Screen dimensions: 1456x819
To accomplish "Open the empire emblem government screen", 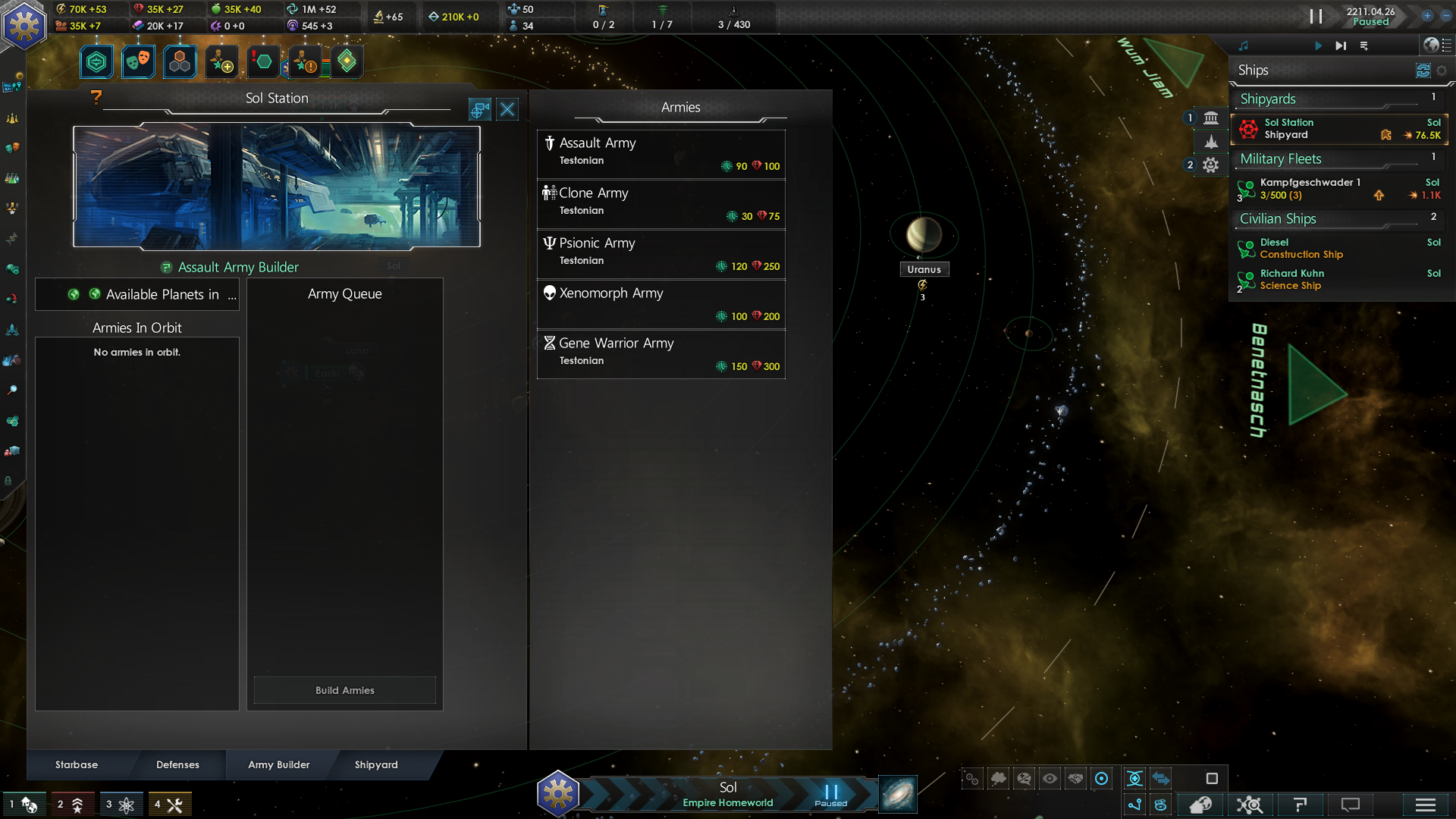I will [x=24, y=25].
